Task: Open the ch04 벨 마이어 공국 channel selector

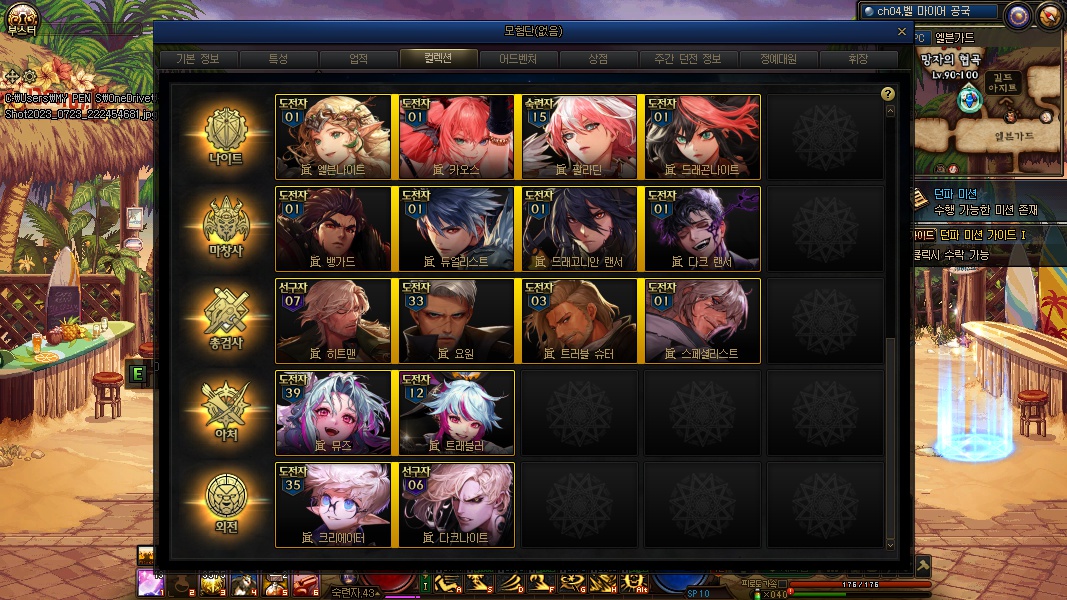Action: [930, 12]
